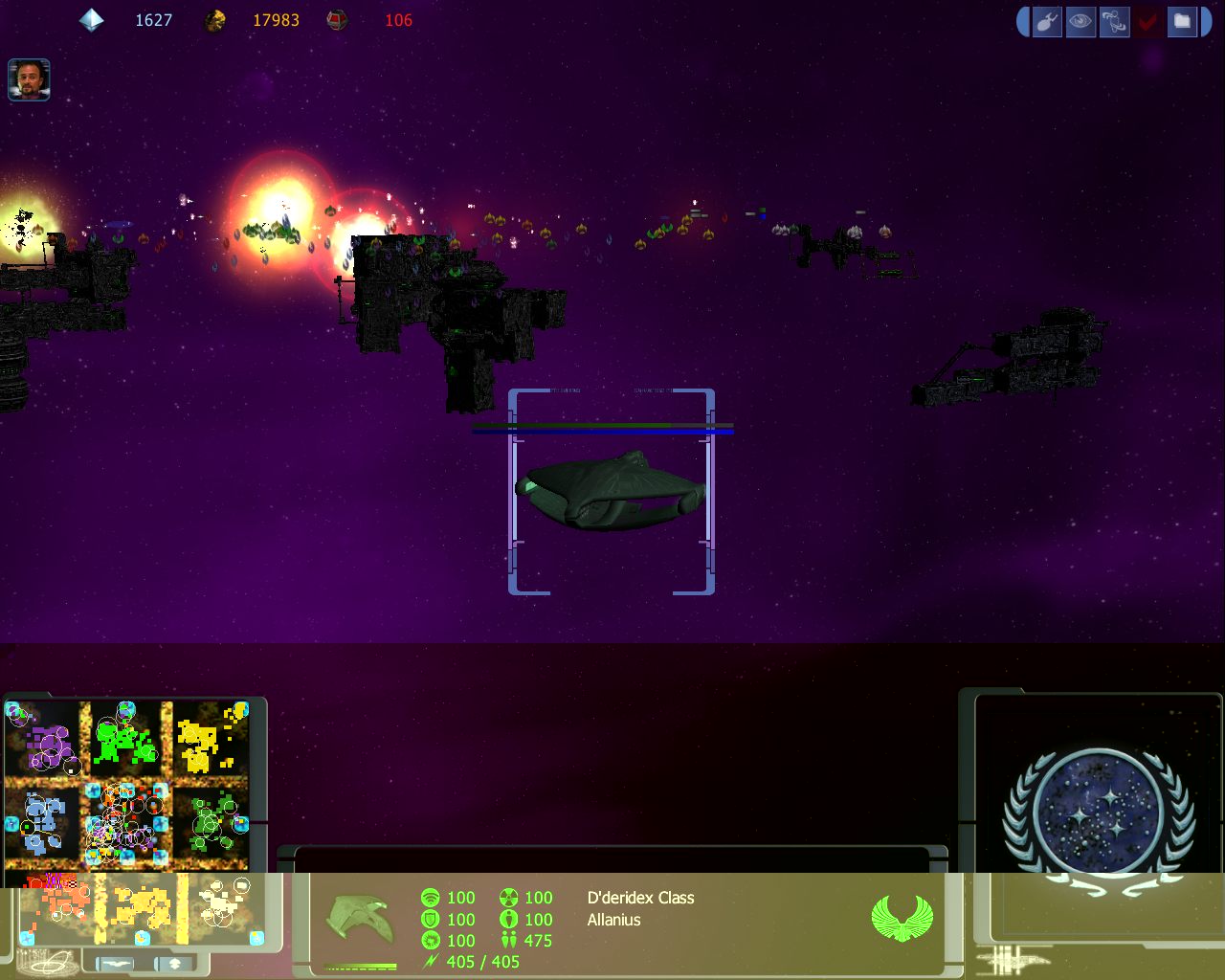Open the figure-with-arrows diplomacy button
This screenshot has width=1225, height=980.
point(1114,21)
